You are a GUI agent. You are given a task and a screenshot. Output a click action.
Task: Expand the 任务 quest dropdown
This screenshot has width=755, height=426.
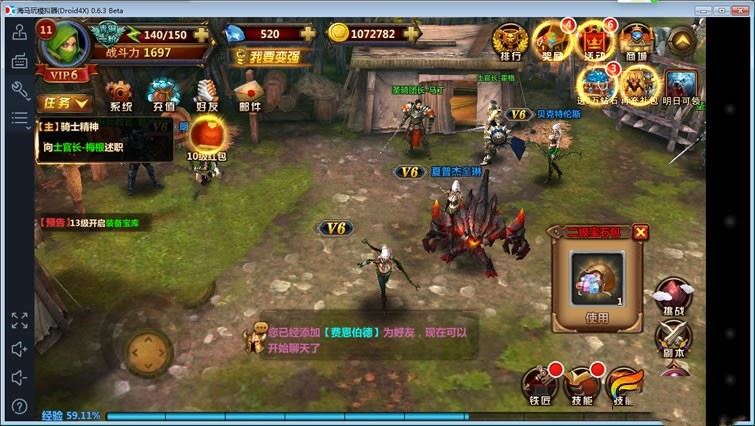click(65, 103)
